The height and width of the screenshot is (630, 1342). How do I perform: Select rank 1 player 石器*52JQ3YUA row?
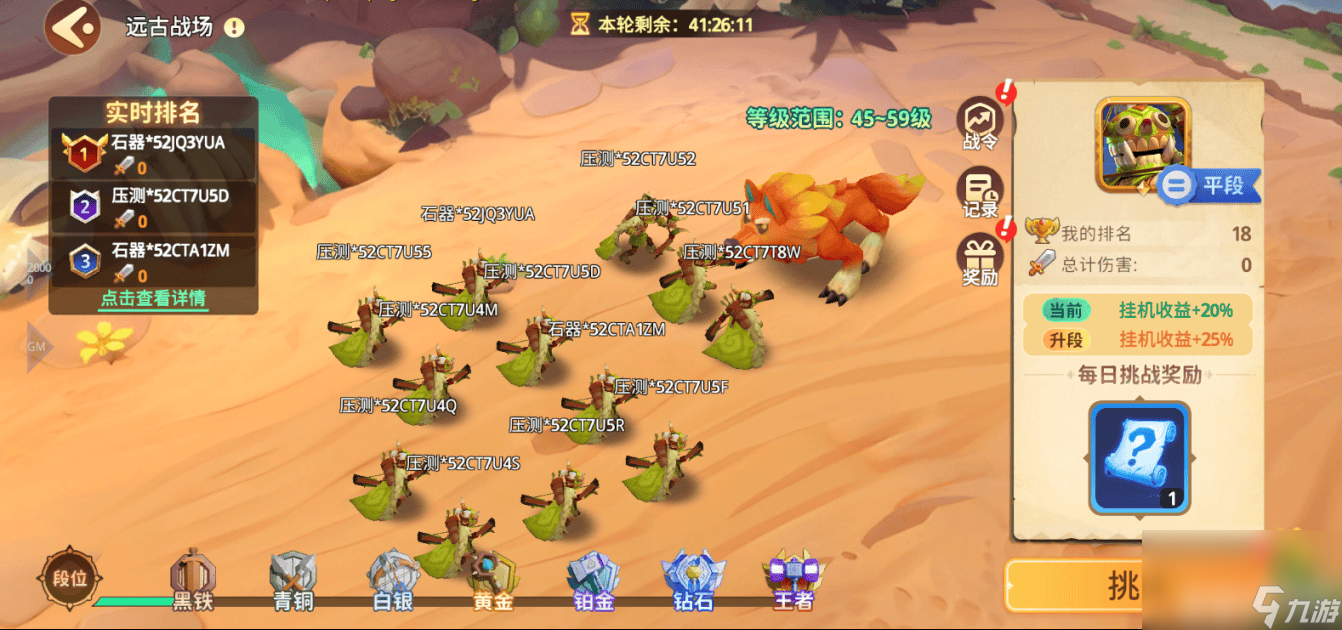[x=154, y=155]
